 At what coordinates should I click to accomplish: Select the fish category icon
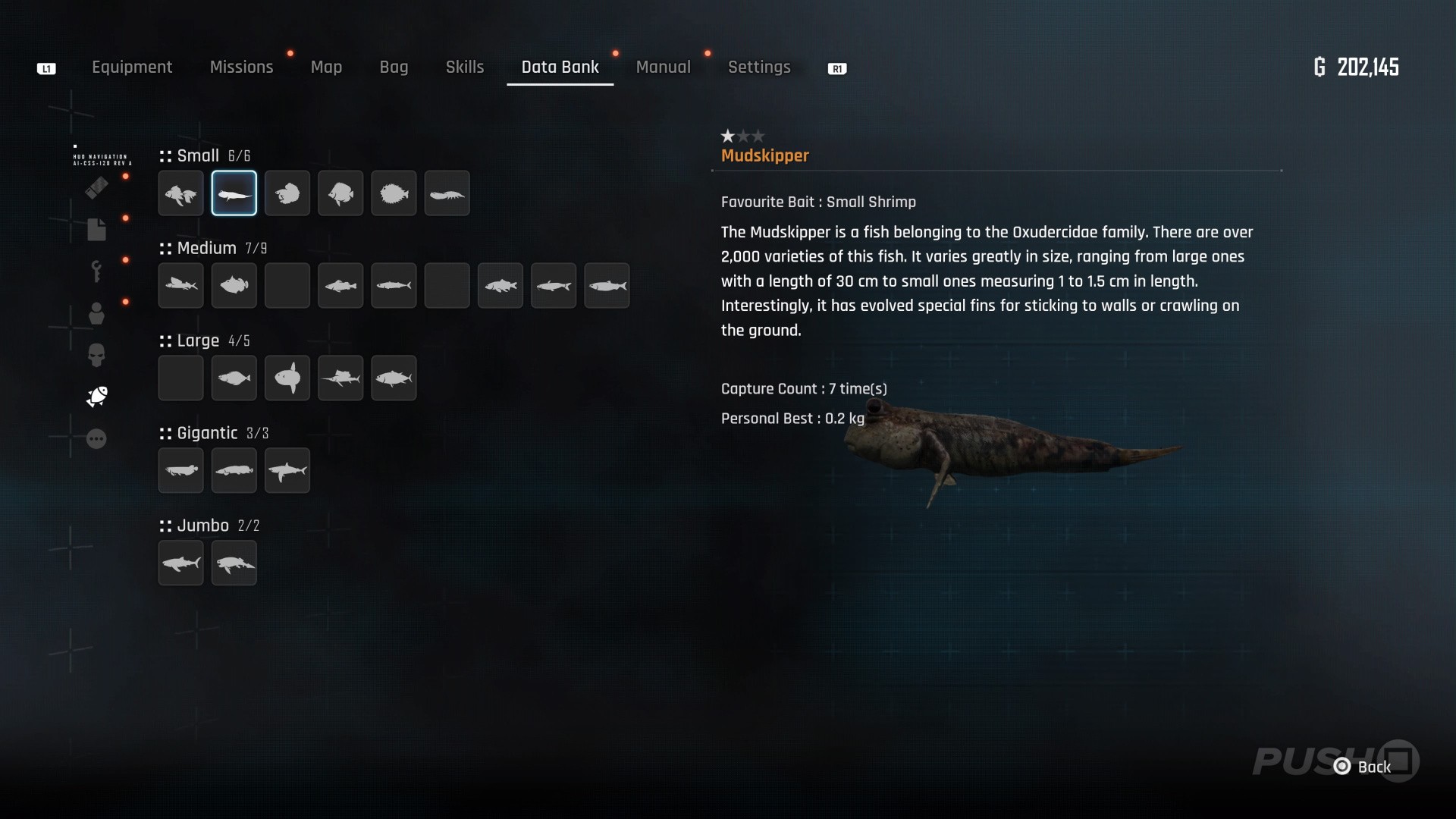click(97, 396)
